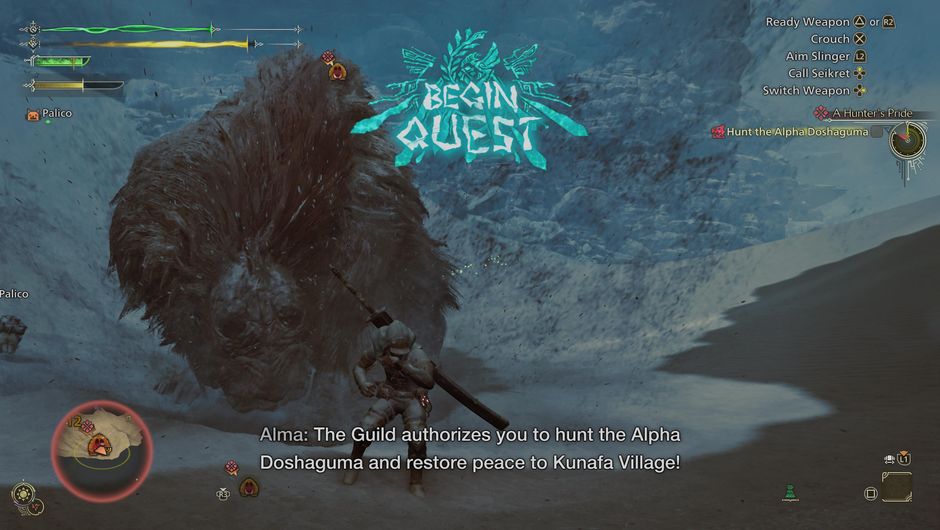Click the Doshaguma monster icon above the creature
The width and height of the screenshot is (940, 530).
point(338,68)
